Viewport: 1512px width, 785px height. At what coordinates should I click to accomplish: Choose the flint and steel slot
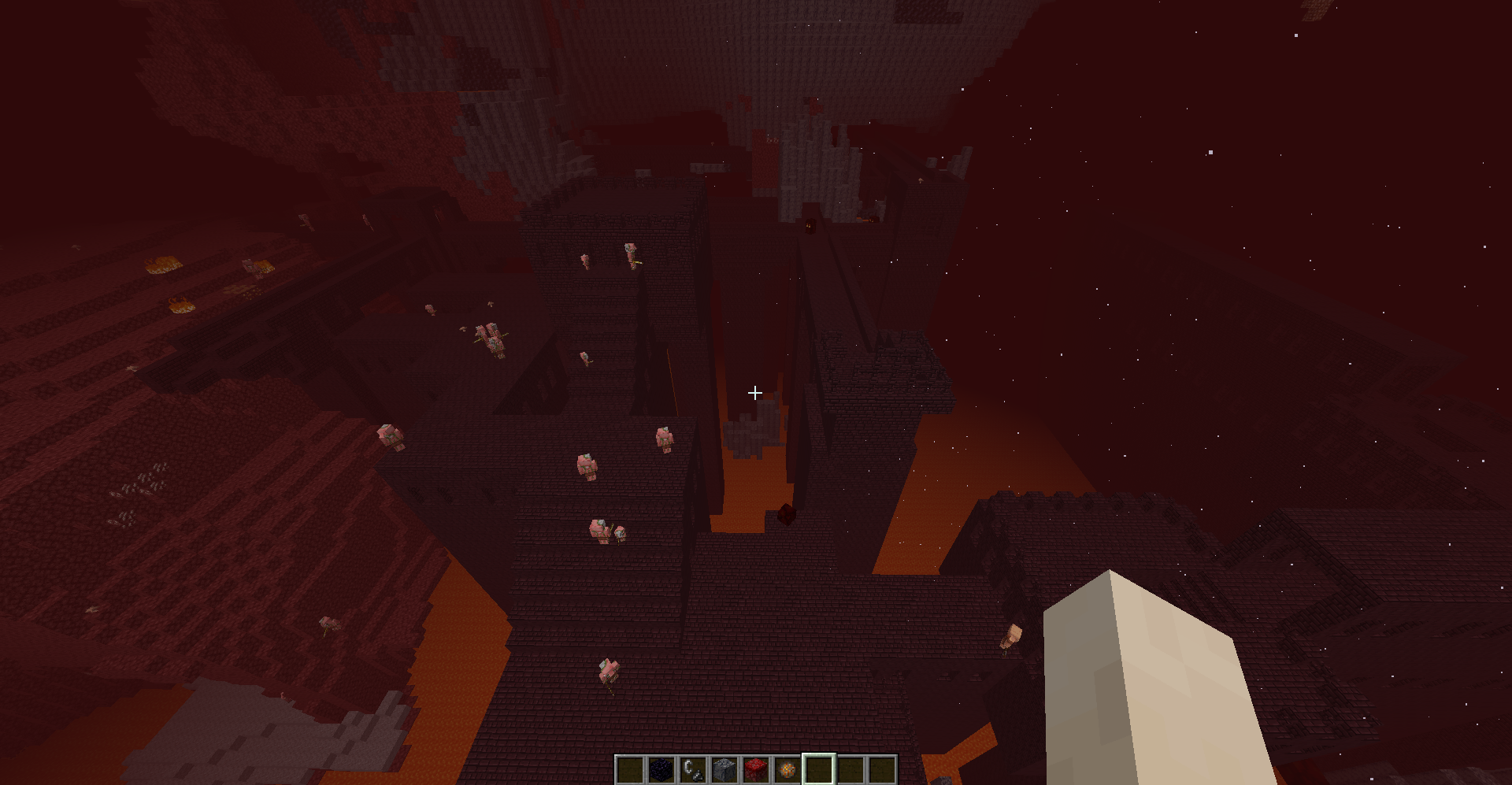tap(693, 769)
